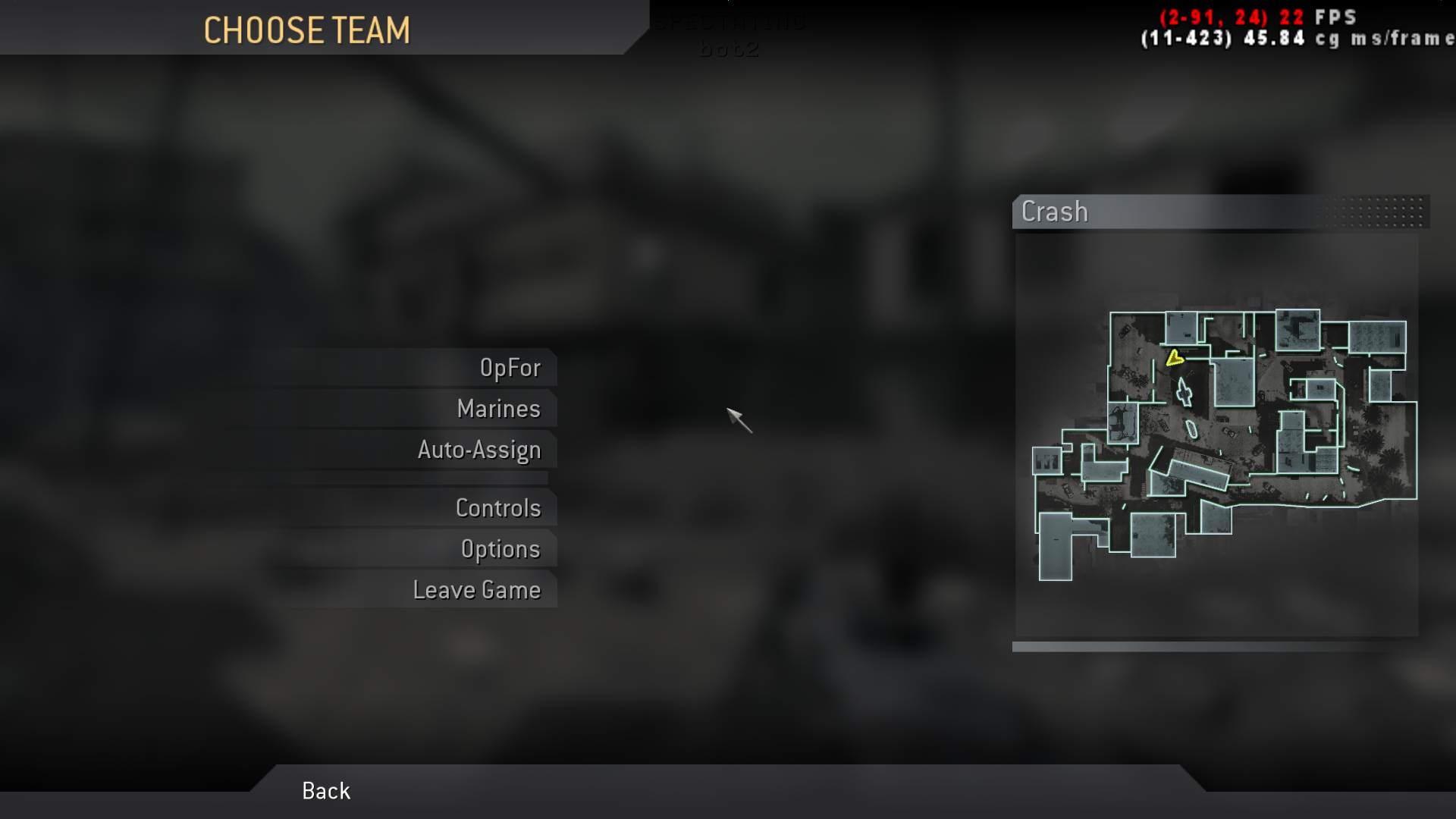Select the Marines team

pyautogui.click(x=497, y=409)
